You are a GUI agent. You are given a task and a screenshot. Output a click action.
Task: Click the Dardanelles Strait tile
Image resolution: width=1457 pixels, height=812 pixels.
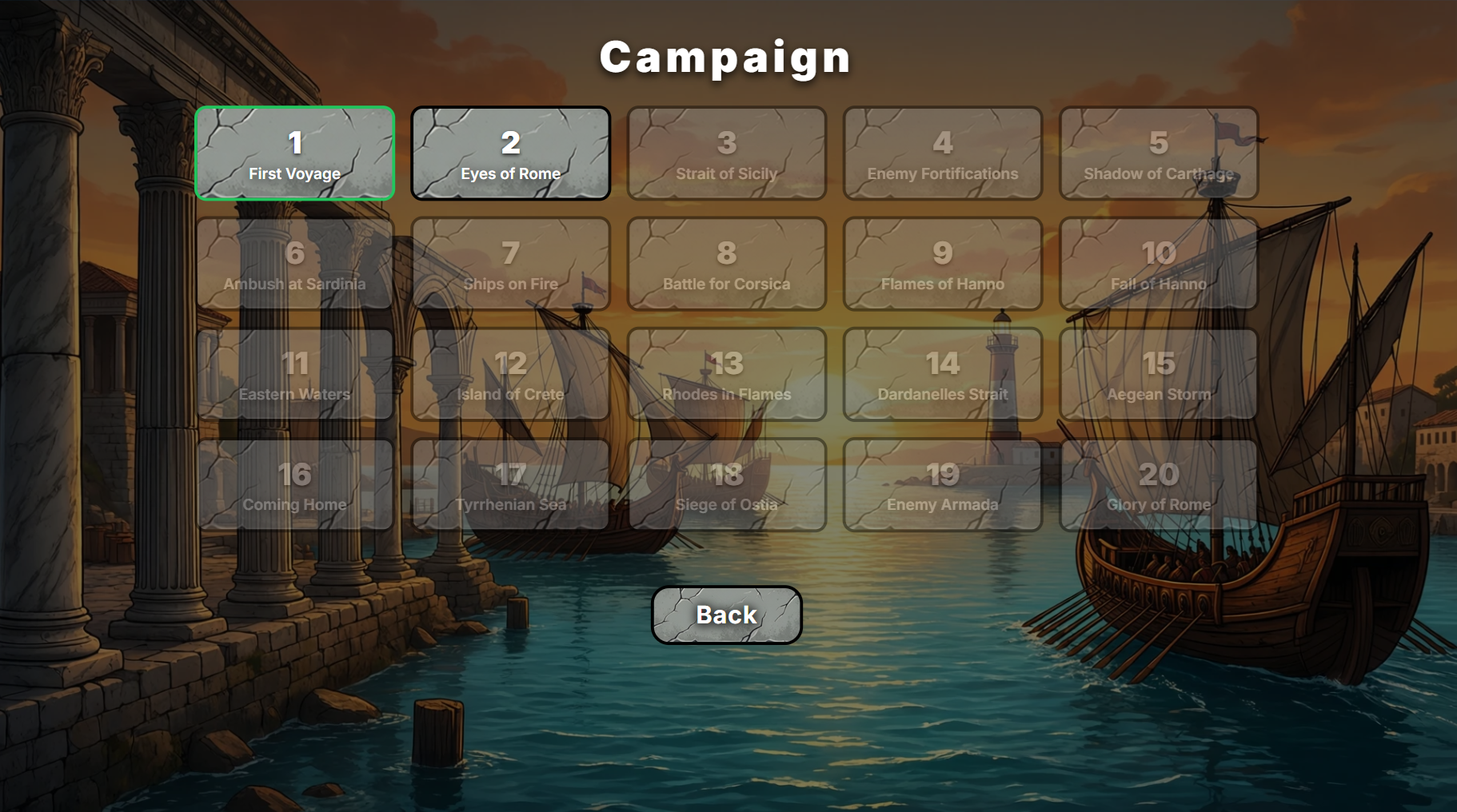[x=943, y=374]
